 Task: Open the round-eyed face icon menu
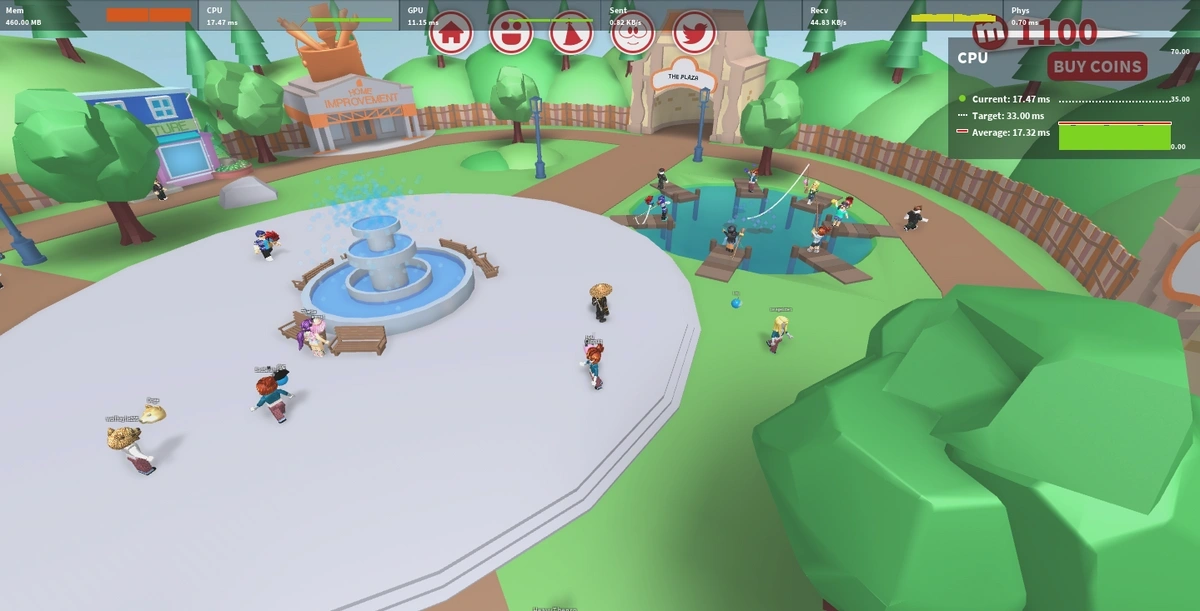[x=632, y=32]
